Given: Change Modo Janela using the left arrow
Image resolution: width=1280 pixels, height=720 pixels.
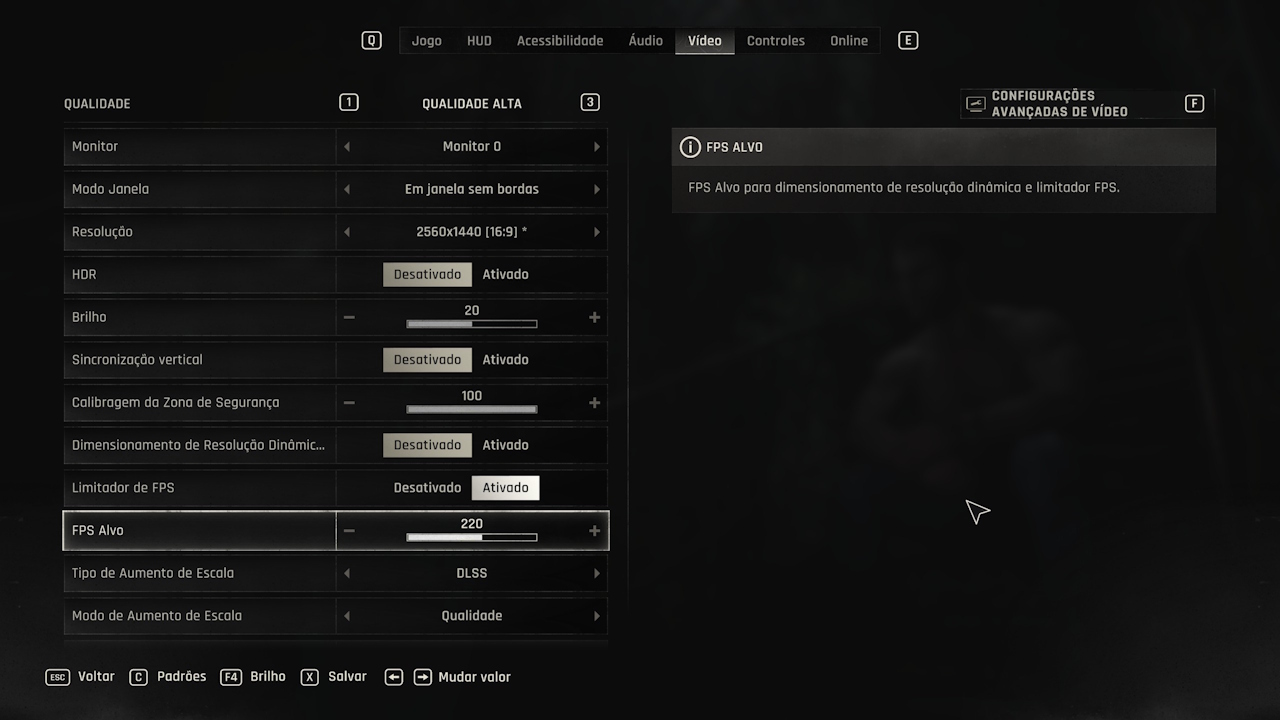Looking at the screenshot, I should [x=347, y=190].
